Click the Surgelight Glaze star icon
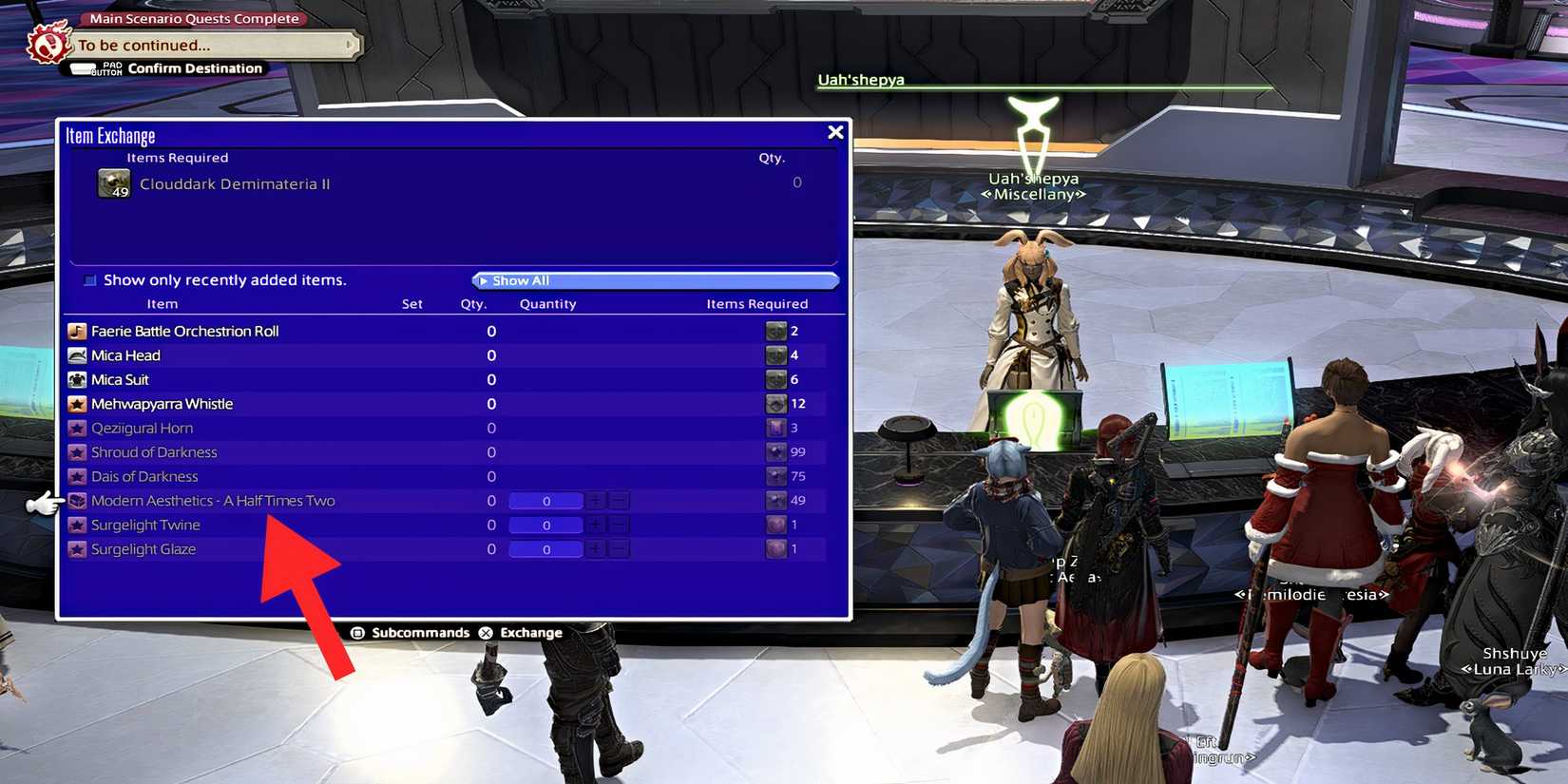 pyautogui.click(x=77, y=548)
